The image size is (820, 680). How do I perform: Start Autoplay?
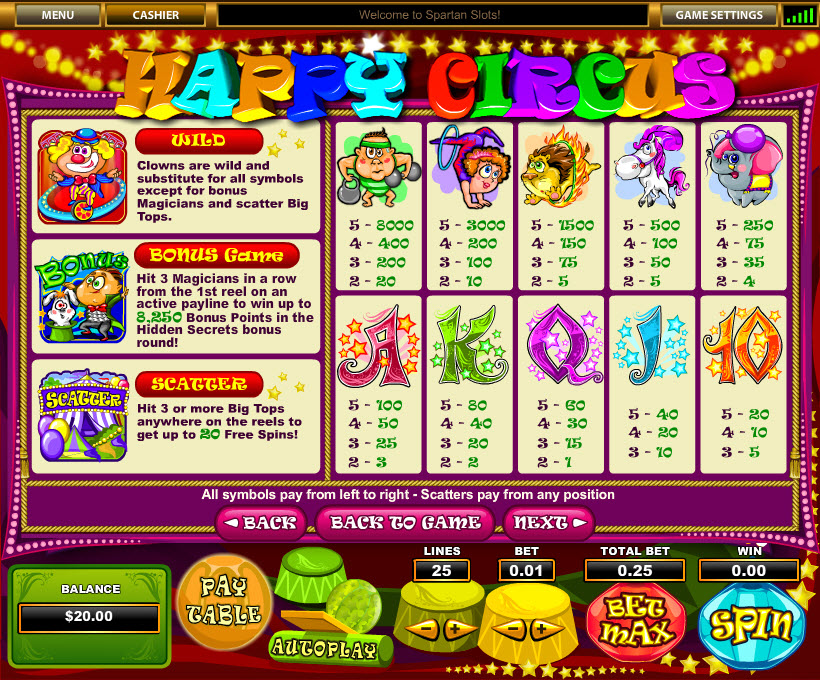pyautogui.click(x=323, y=647)
